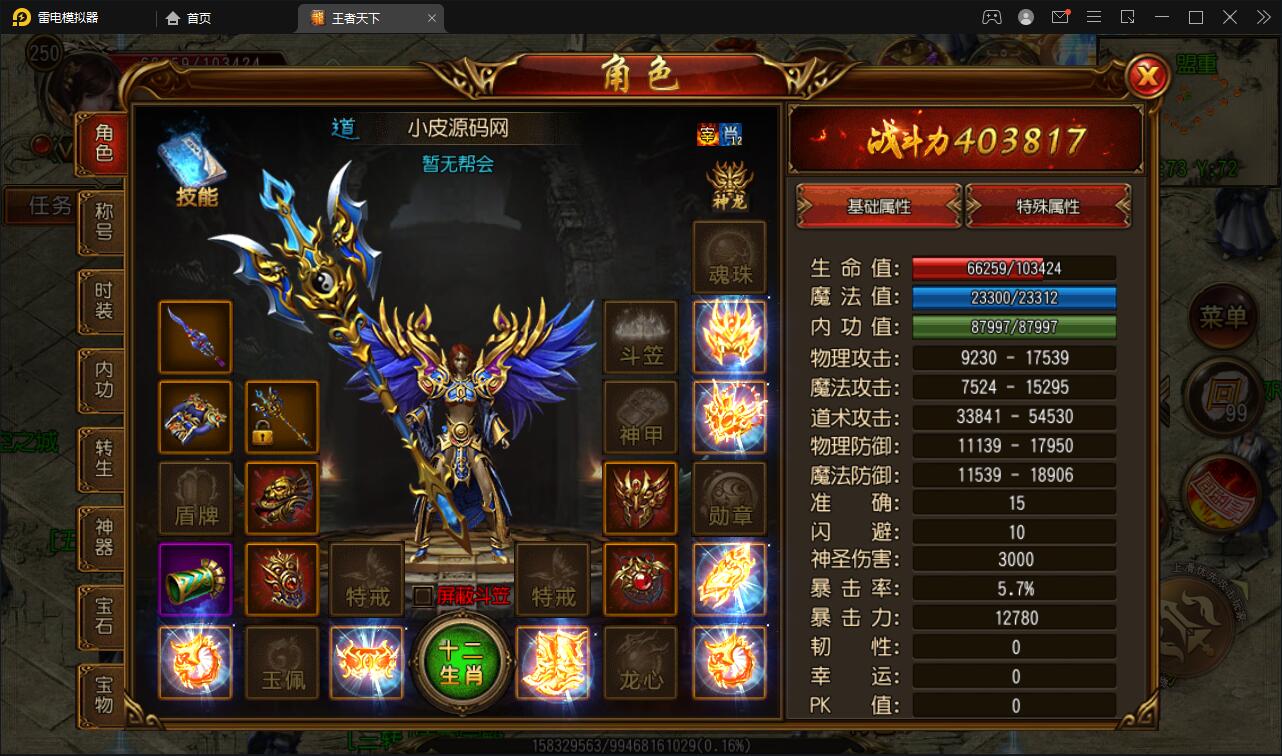This screenshot has height=756, width=1282.
Task: Select the 盾牌 shield slot
Action: (x=195, y=497)
